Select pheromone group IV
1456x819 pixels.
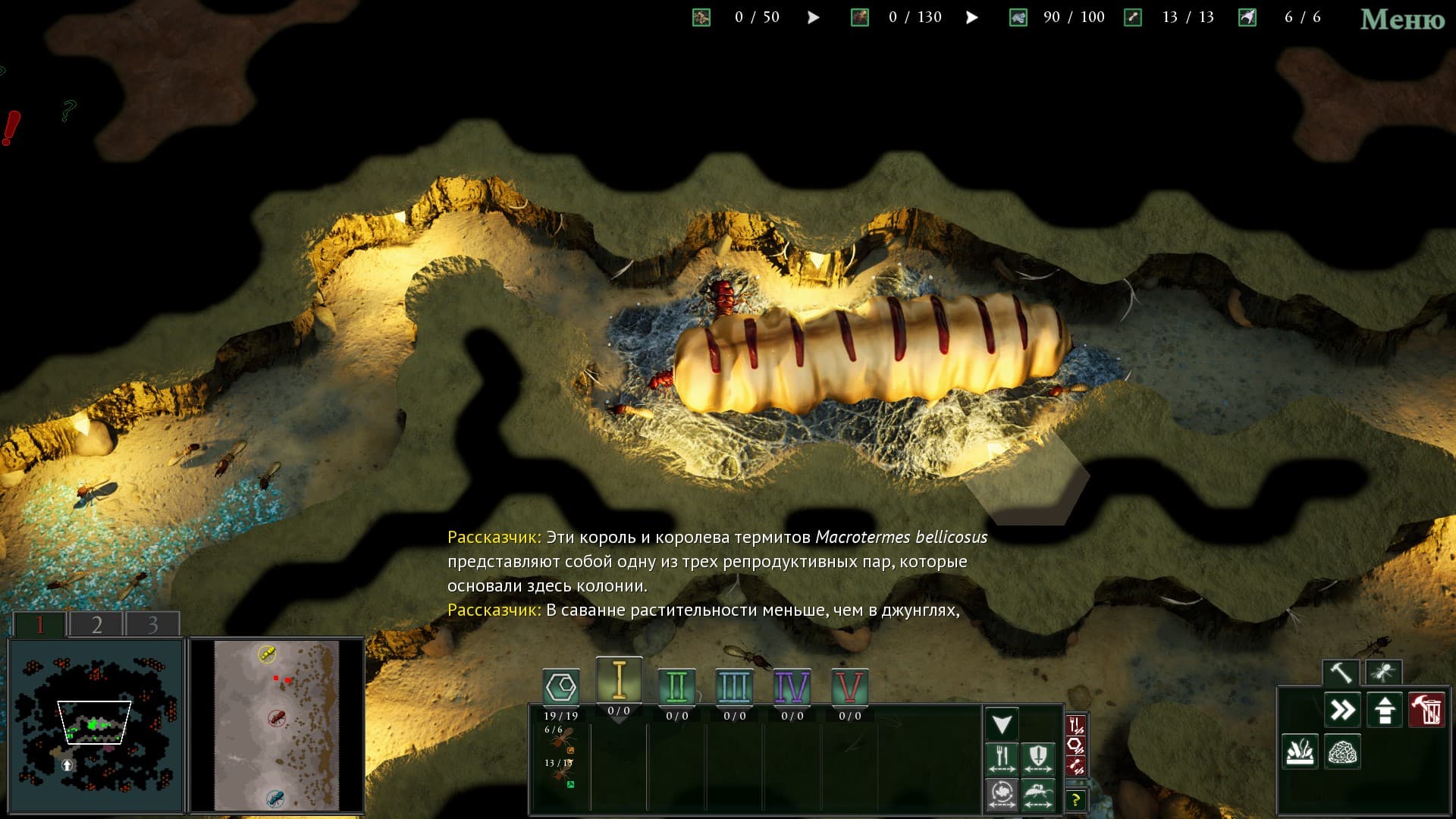click(x=792, y=687)
